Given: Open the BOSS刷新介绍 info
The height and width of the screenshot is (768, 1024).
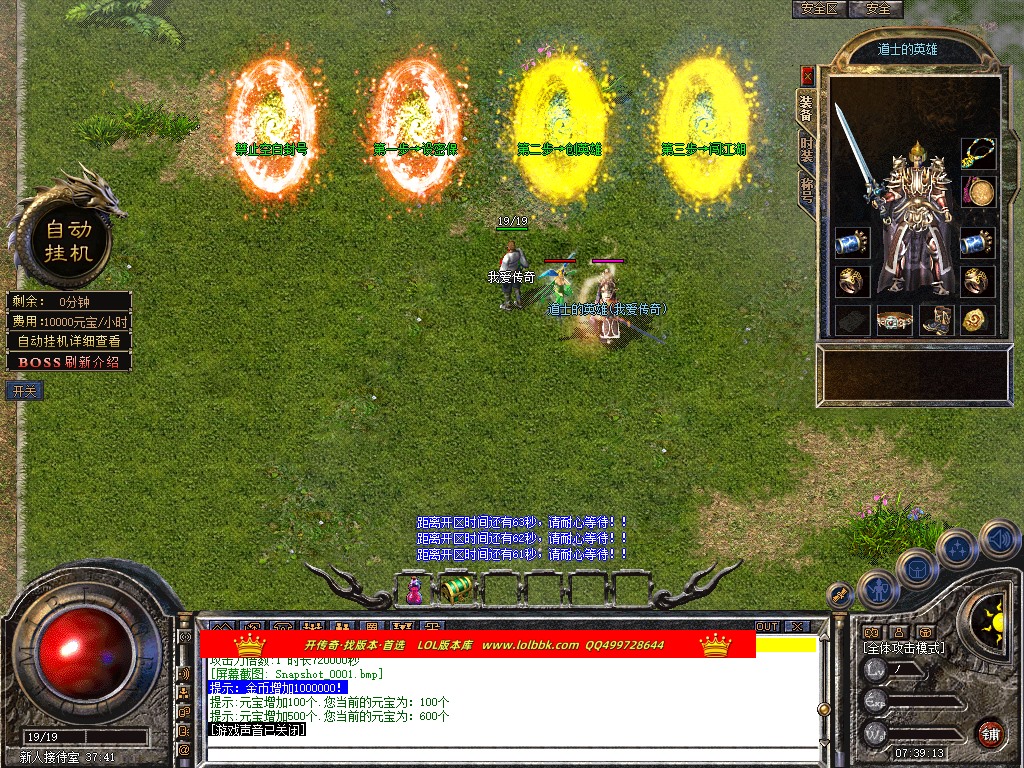Looking at the screenshot, I should tap(69, 362).
